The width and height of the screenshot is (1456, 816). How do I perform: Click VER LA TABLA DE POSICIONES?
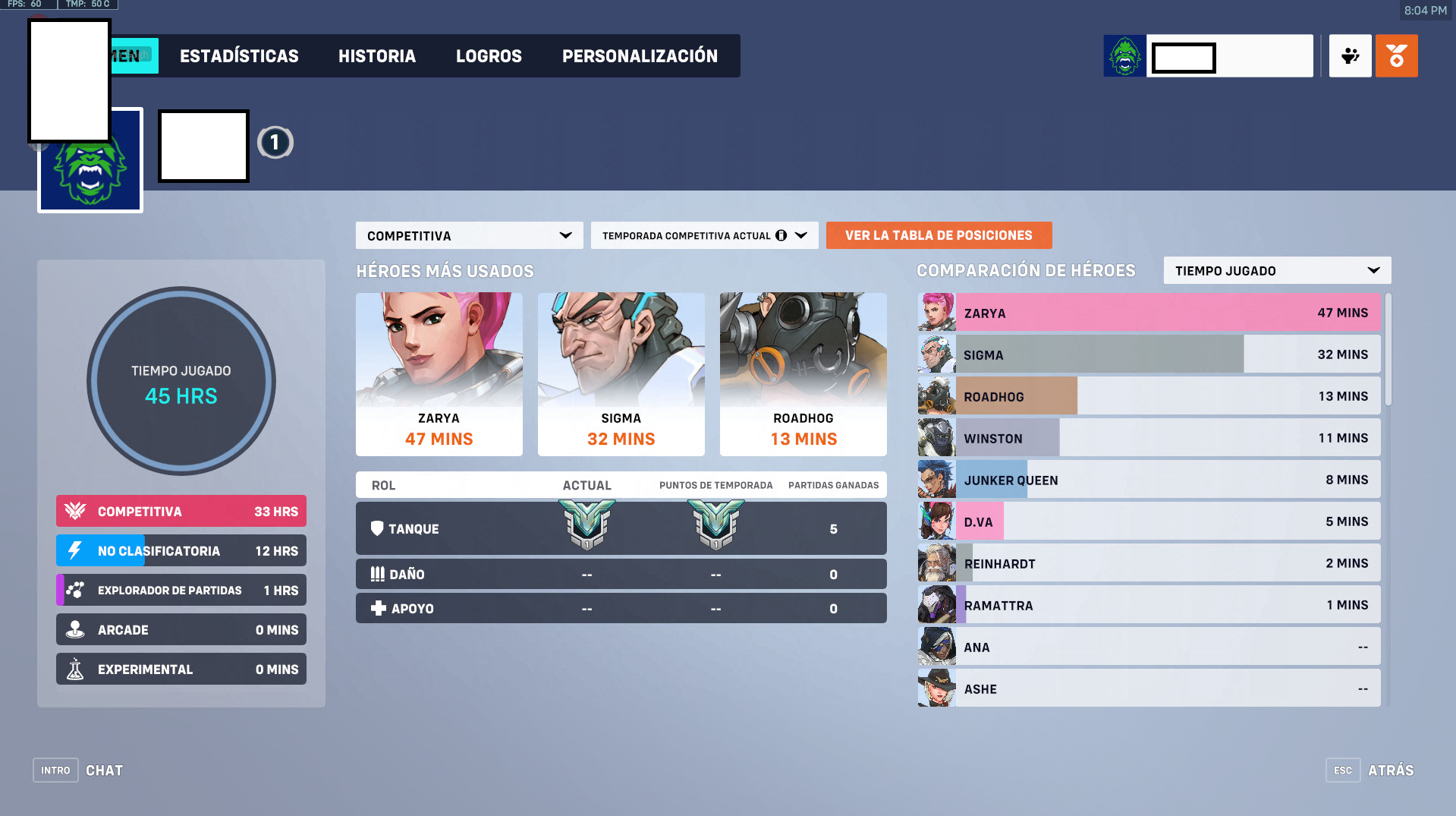click(939, 235)
